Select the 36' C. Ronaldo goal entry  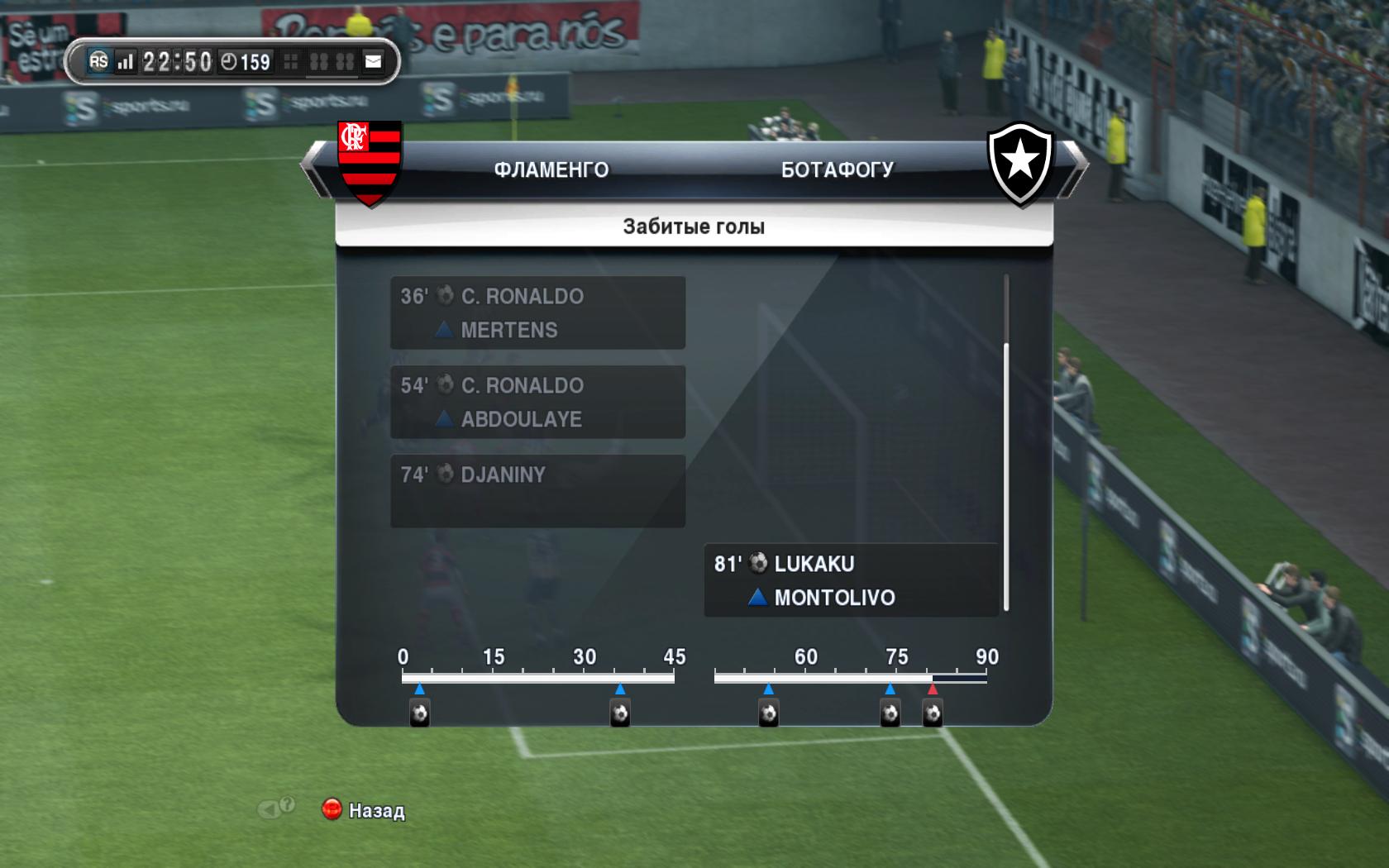click(537, 312)
